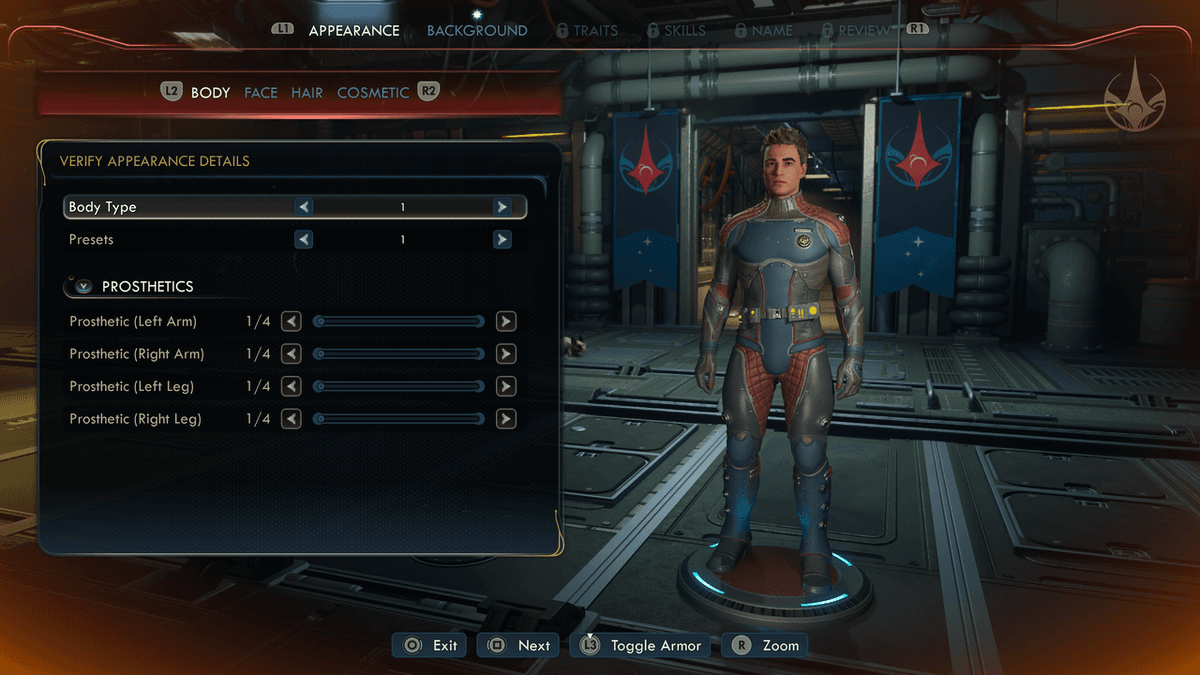Toggle Armor on the character preview
The height and width of the screenshot is (675, 1200).
pyautogui.click(x=640, y=645)
